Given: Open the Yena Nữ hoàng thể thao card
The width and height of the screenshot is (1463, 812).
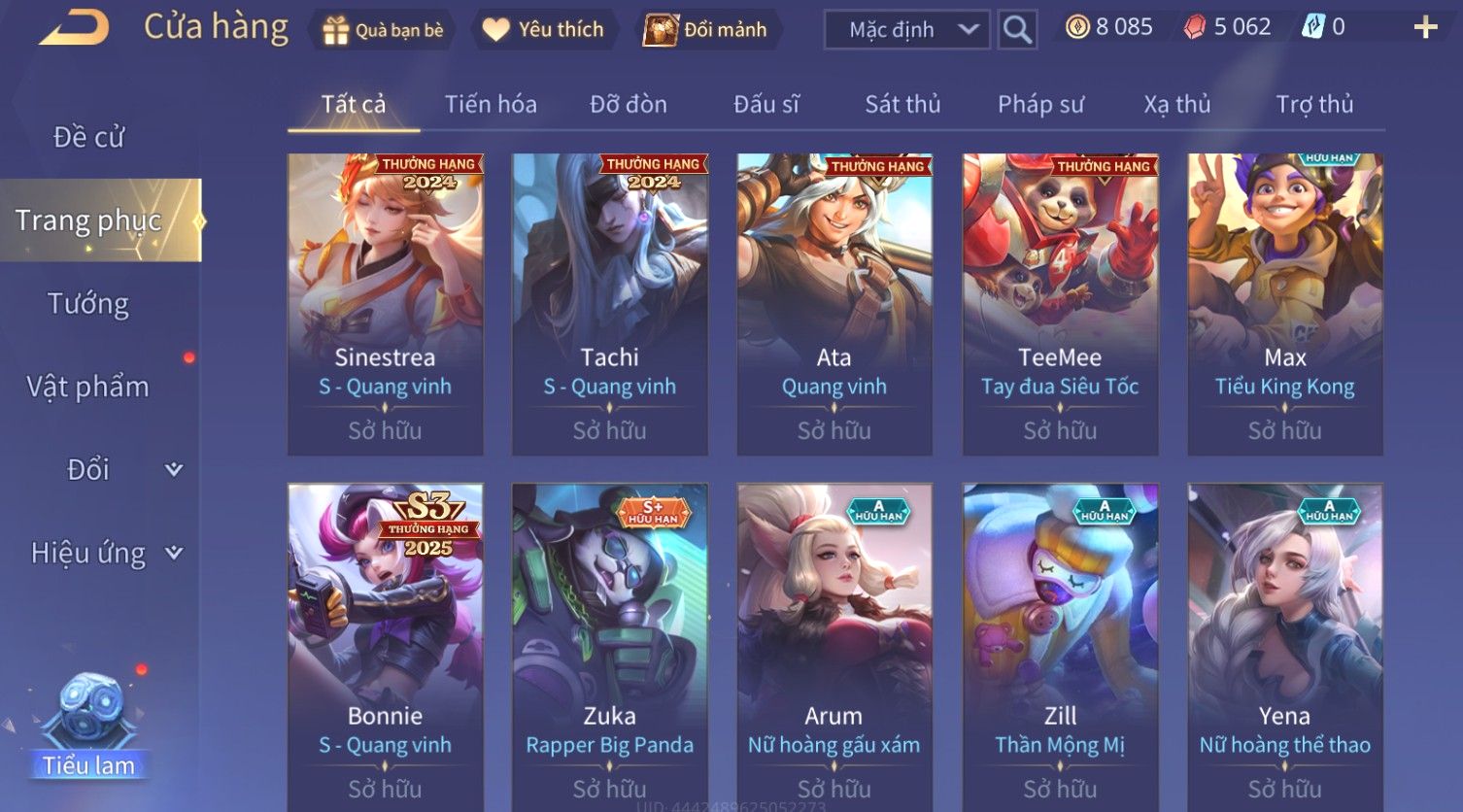Looking at the screenshot, I should tap(1284, 641).
